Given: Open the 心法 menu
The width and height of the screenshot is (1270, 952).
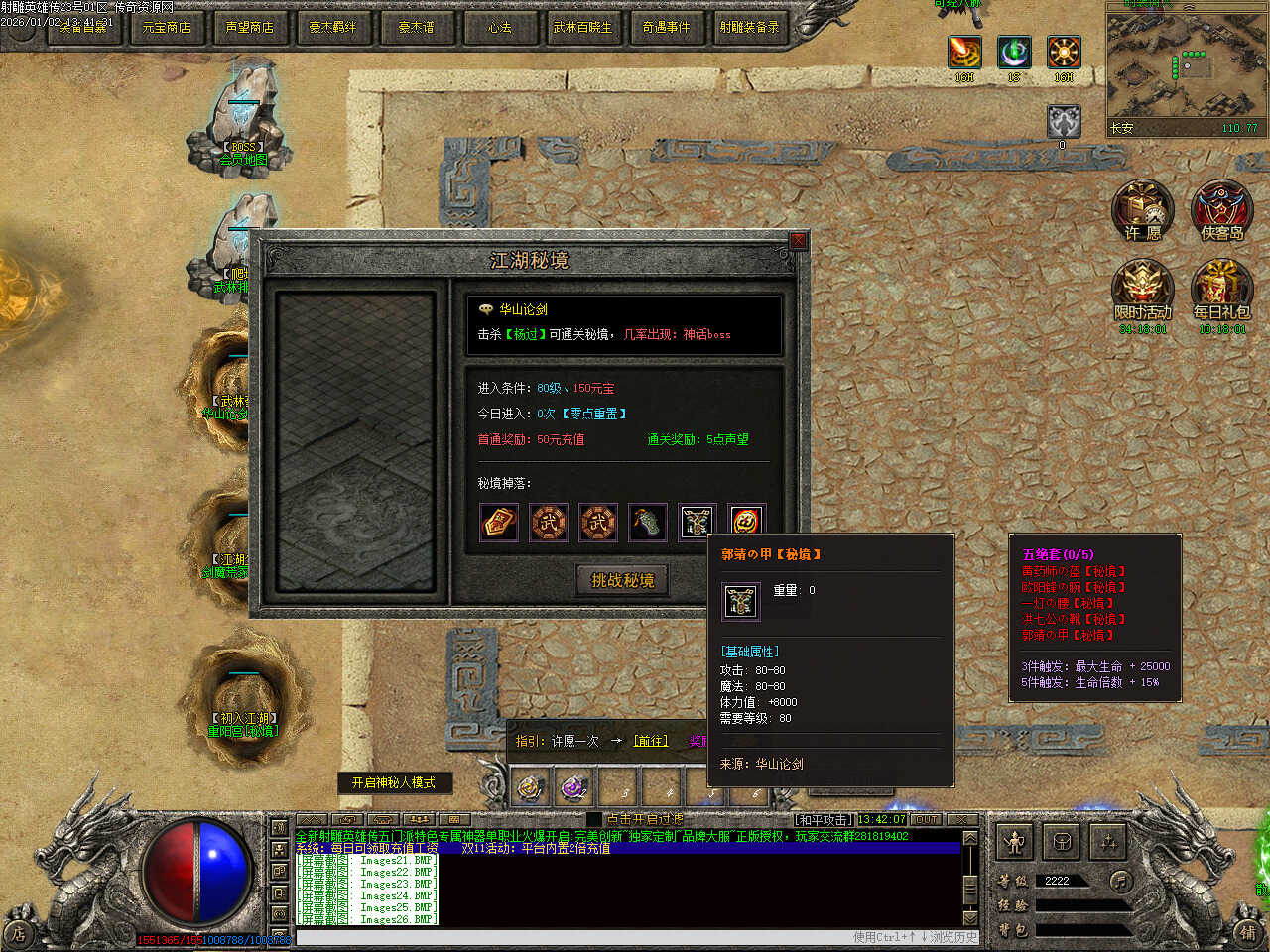Looking at the screenshot, I should [499, 27].
